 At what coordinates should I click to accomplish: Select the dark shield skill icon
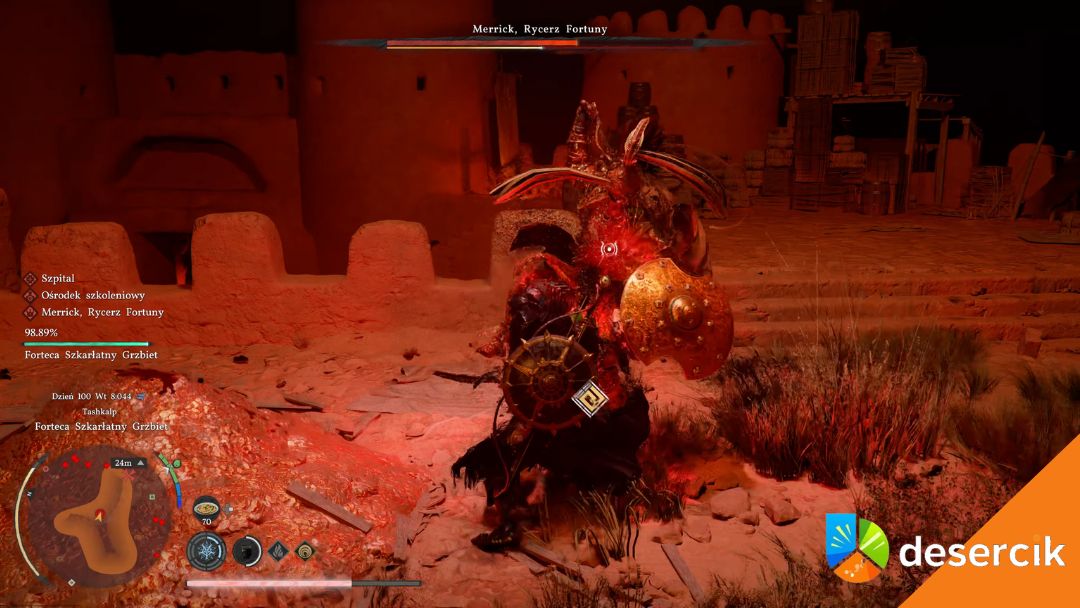[x=246, y=551]
